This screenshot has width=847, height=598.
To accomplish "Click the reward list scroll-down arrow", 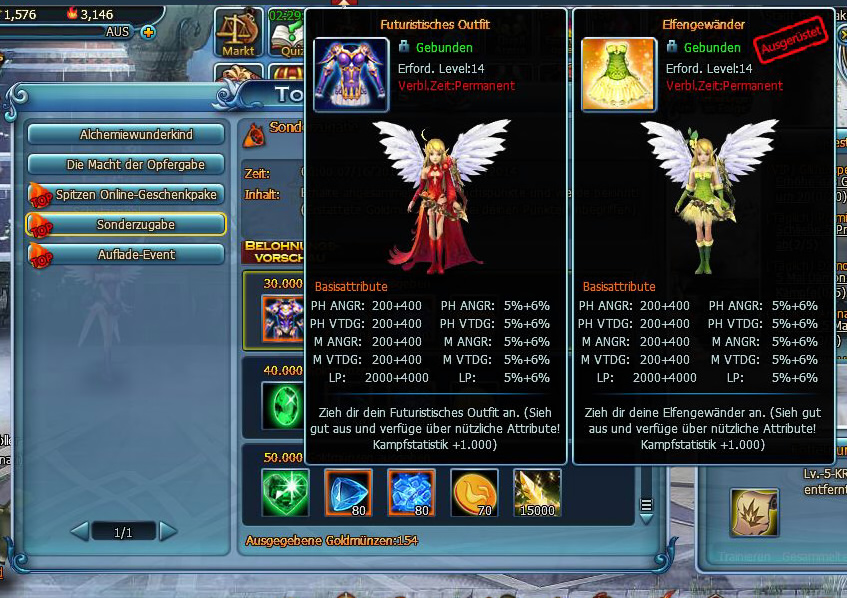I will (x=646, y=505).
